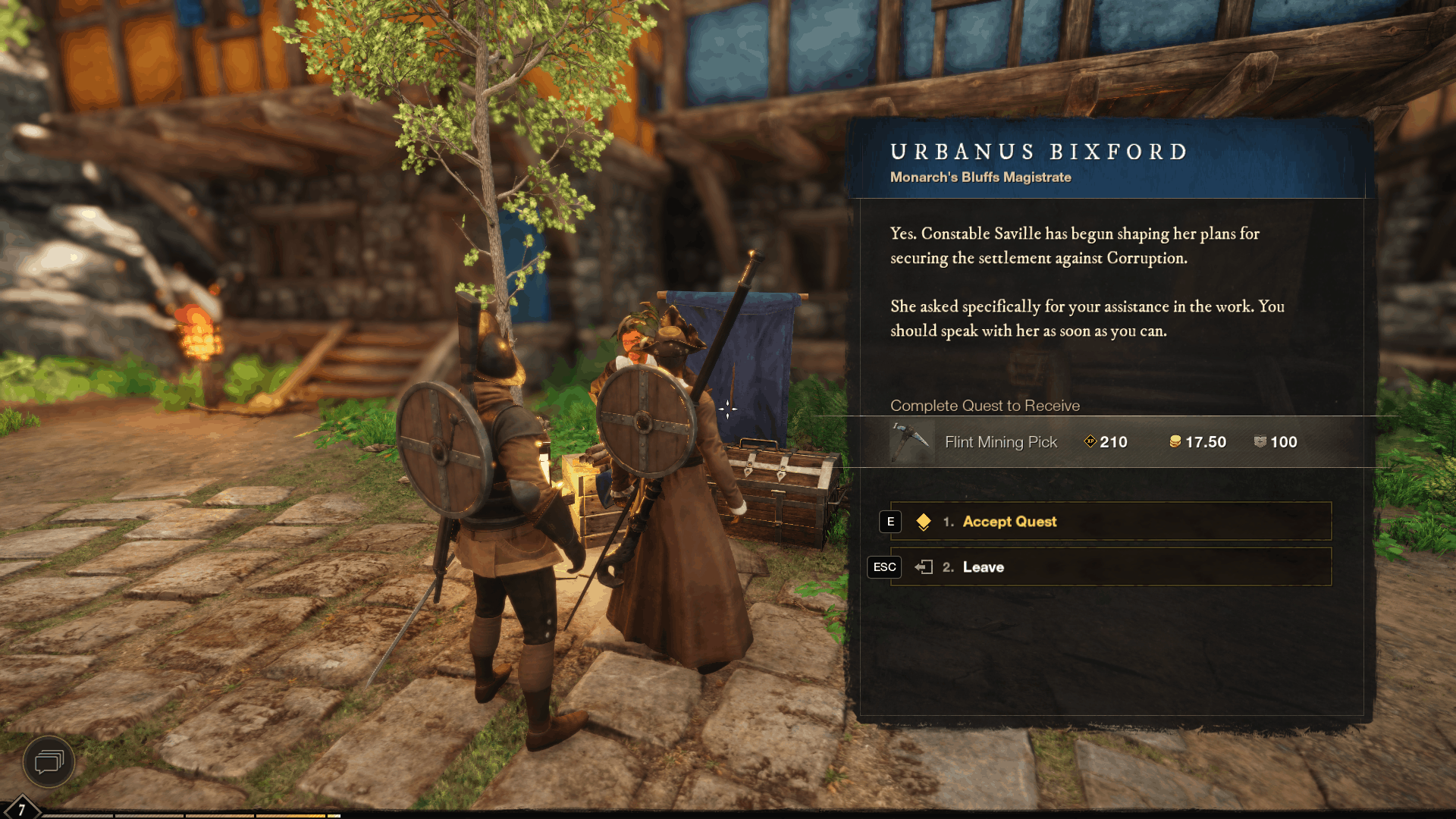This screenshot has height=819, width=1456.
Task: Click the 17.50 coin reward amount
Action: tap(1205, 442)
